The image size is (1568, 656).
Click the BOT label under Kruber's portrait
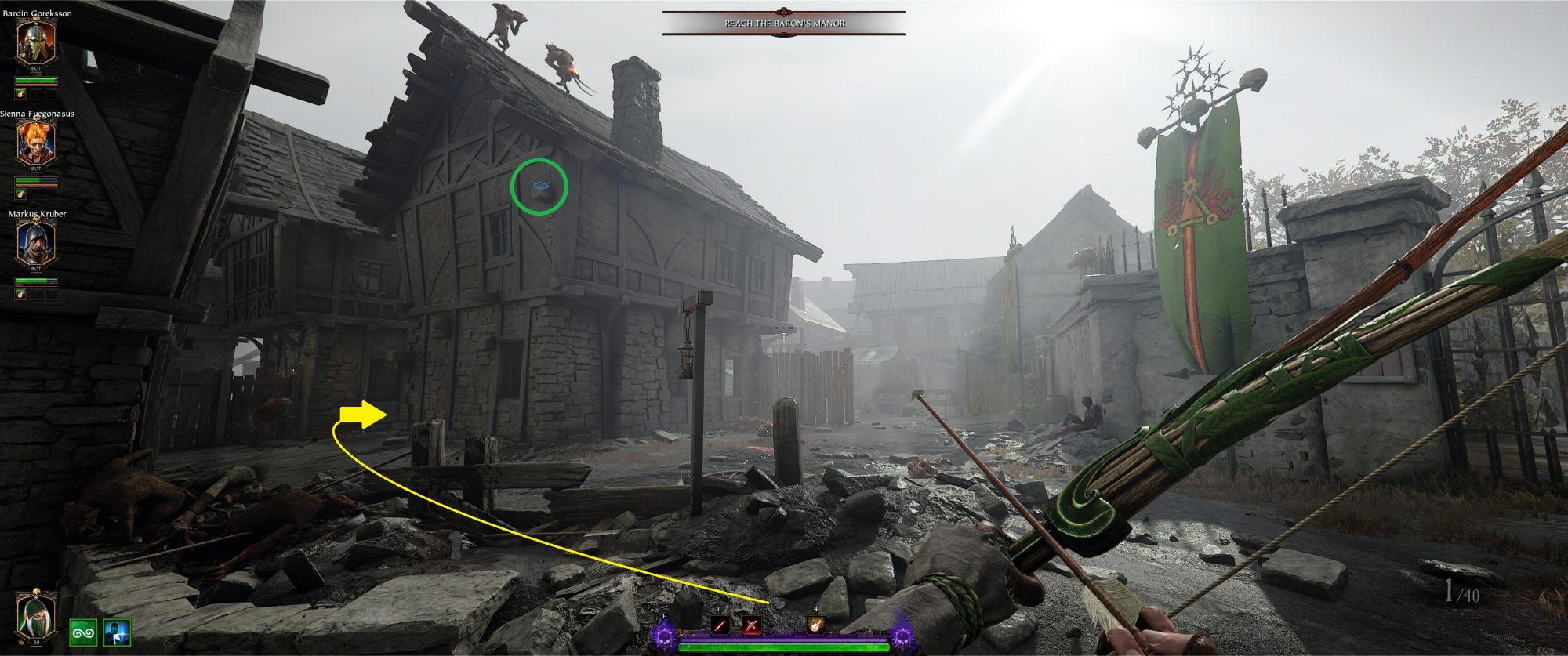[x=34, y=268]
